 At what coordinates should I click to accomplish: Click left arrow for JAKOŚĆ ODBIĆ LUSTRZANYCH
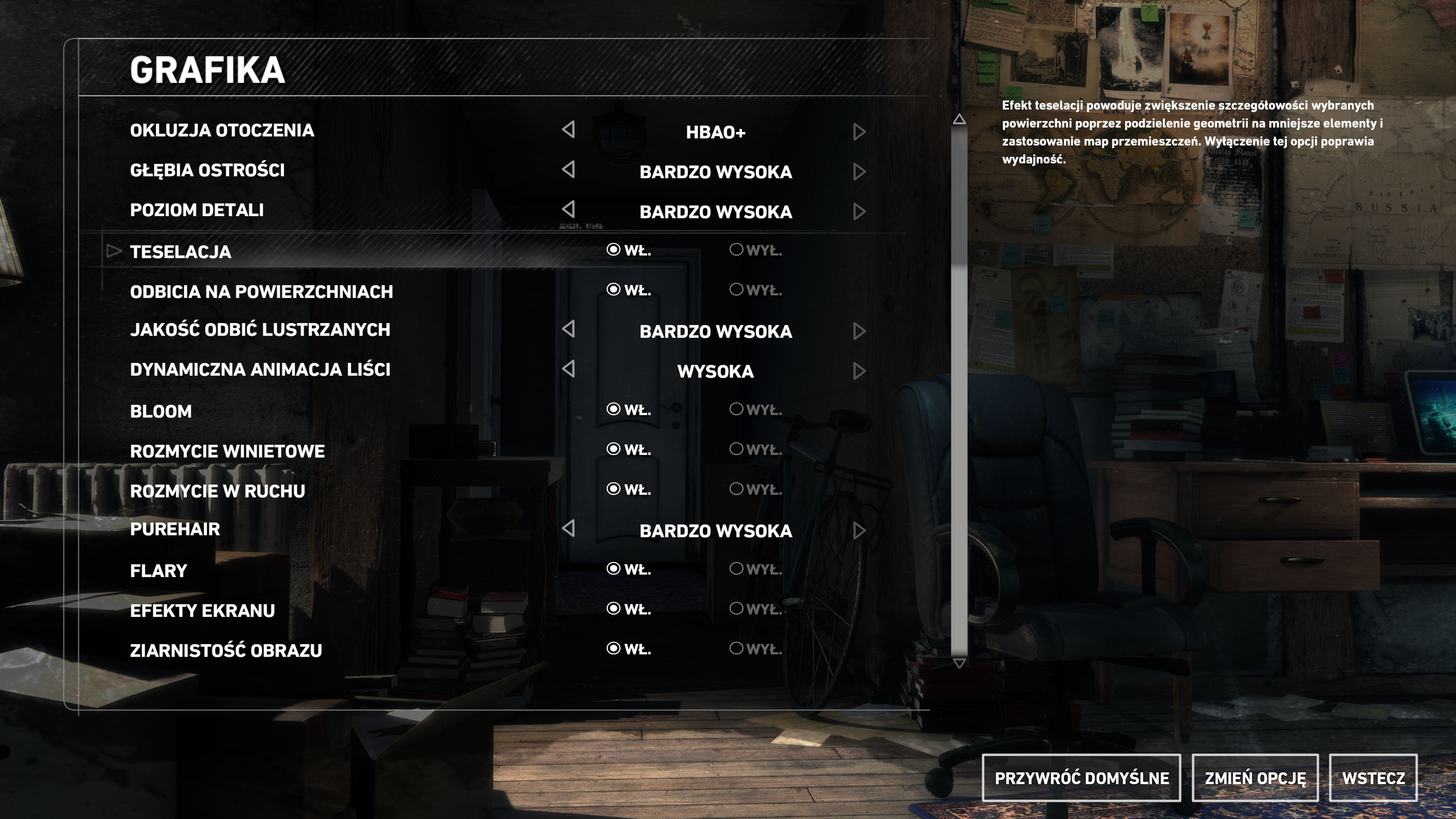(569, 329)
